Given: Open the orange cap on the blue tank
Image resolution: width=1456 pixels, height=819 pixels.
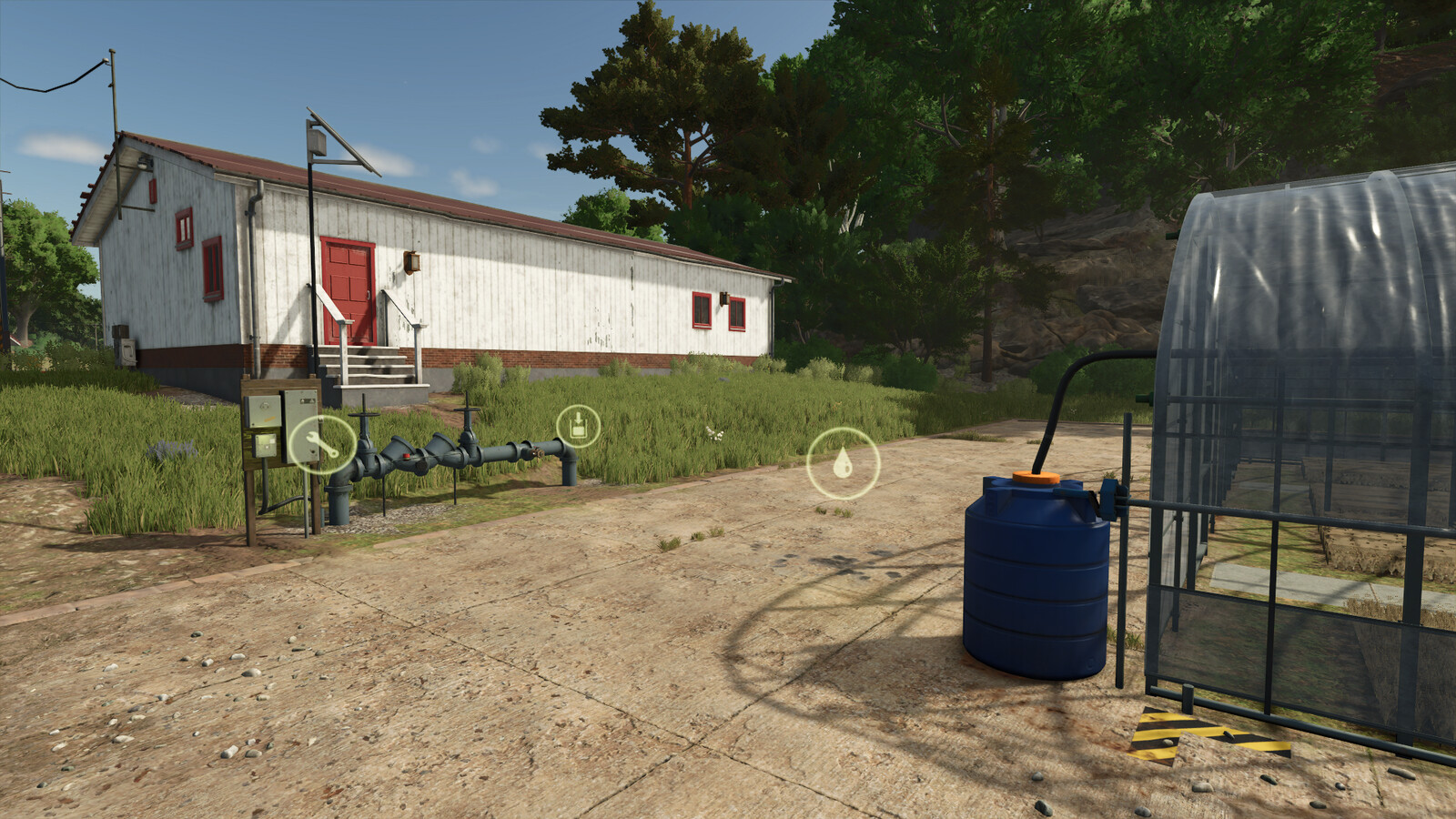Looking at the screenshot, I should tap(1036, 477).
